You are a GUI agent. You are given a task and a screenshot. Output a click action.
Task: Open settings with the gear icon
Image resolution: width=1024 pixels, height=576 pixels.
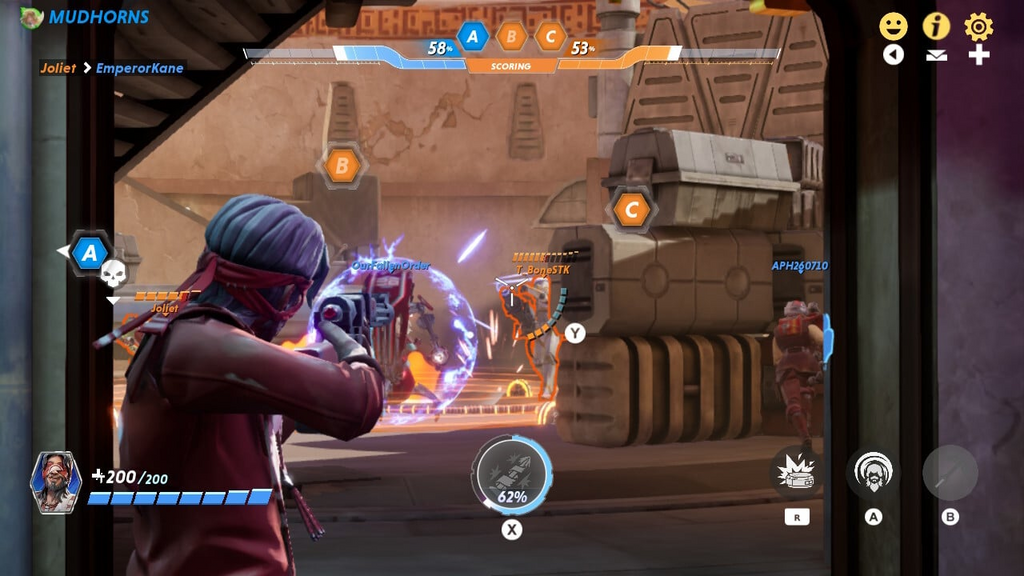(979, 26)
